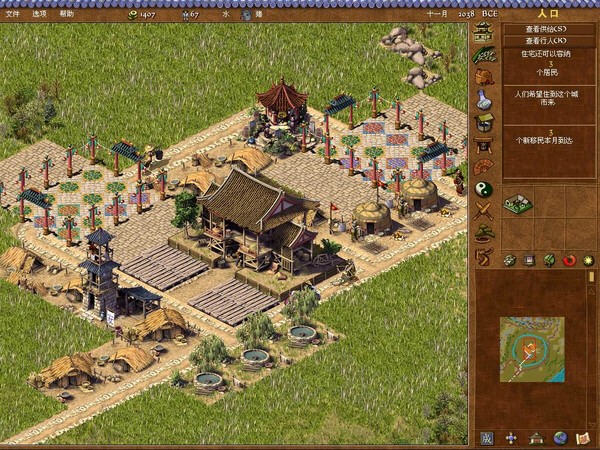Click the compass rotate icon
The width and height of the screenshot is (600, 450).
511,438
